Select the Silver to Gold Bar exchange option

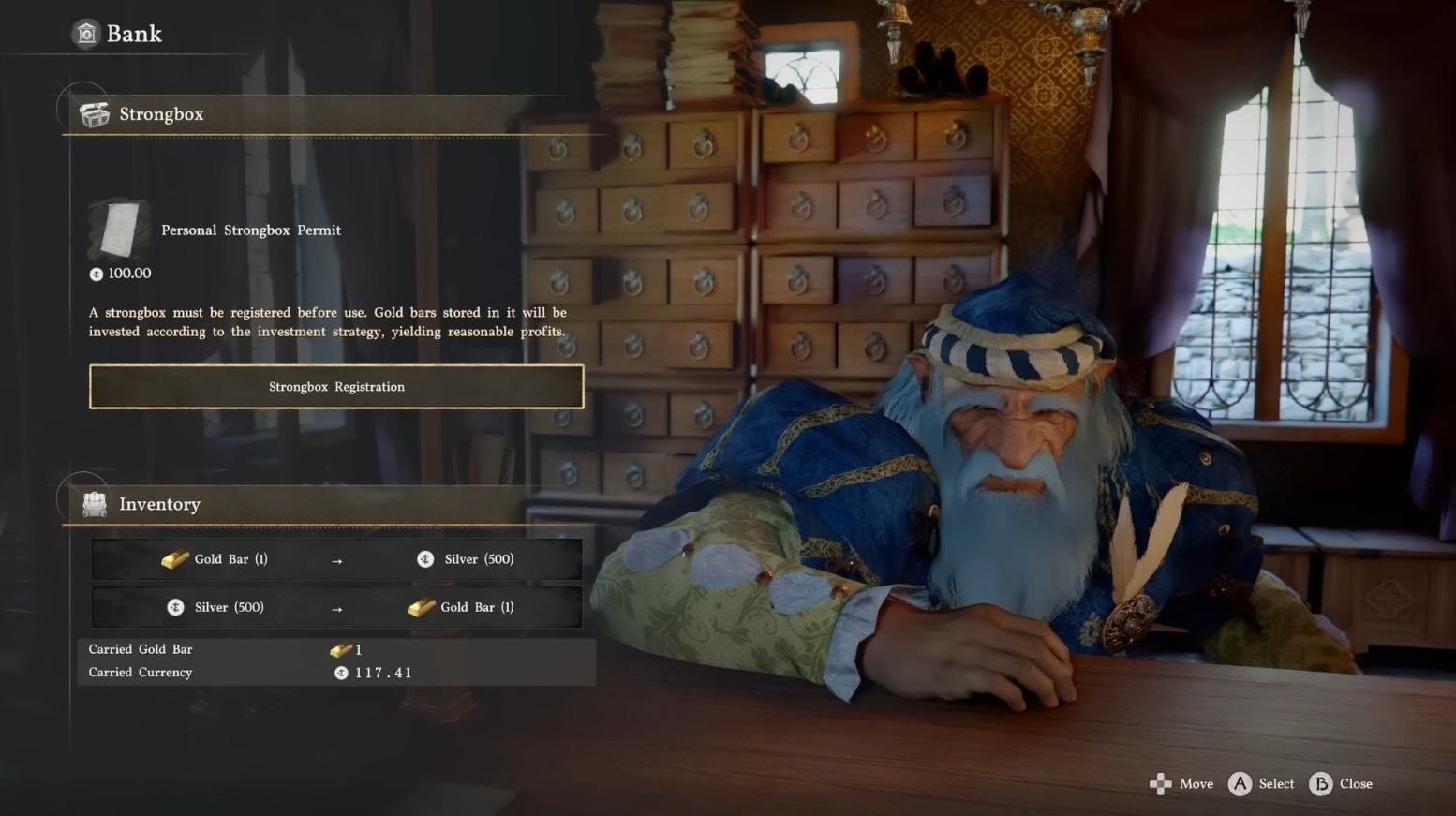coord(336,607)
